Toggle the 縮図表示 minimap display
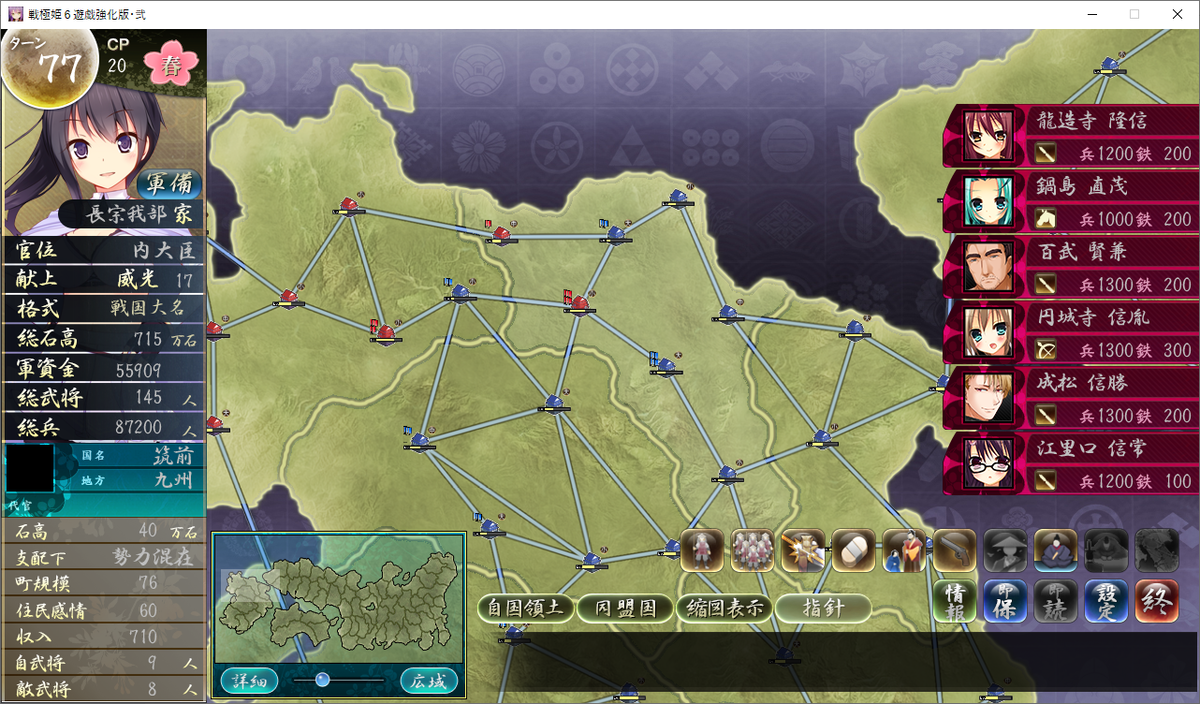1200x704 pixels. click(723, 608)
